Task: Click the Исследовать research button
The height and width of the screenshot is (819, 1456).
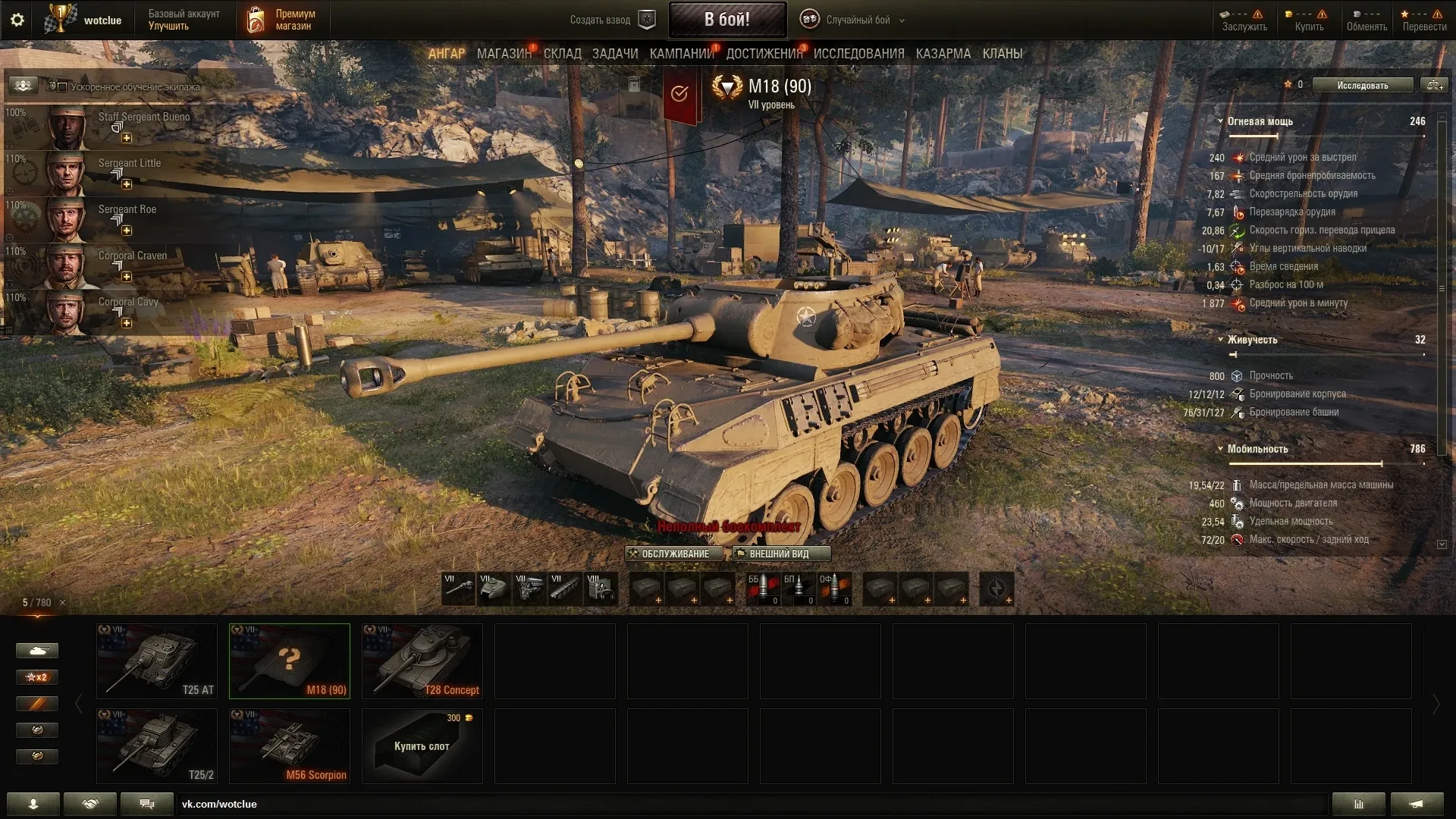Action: coord(1362,85)
